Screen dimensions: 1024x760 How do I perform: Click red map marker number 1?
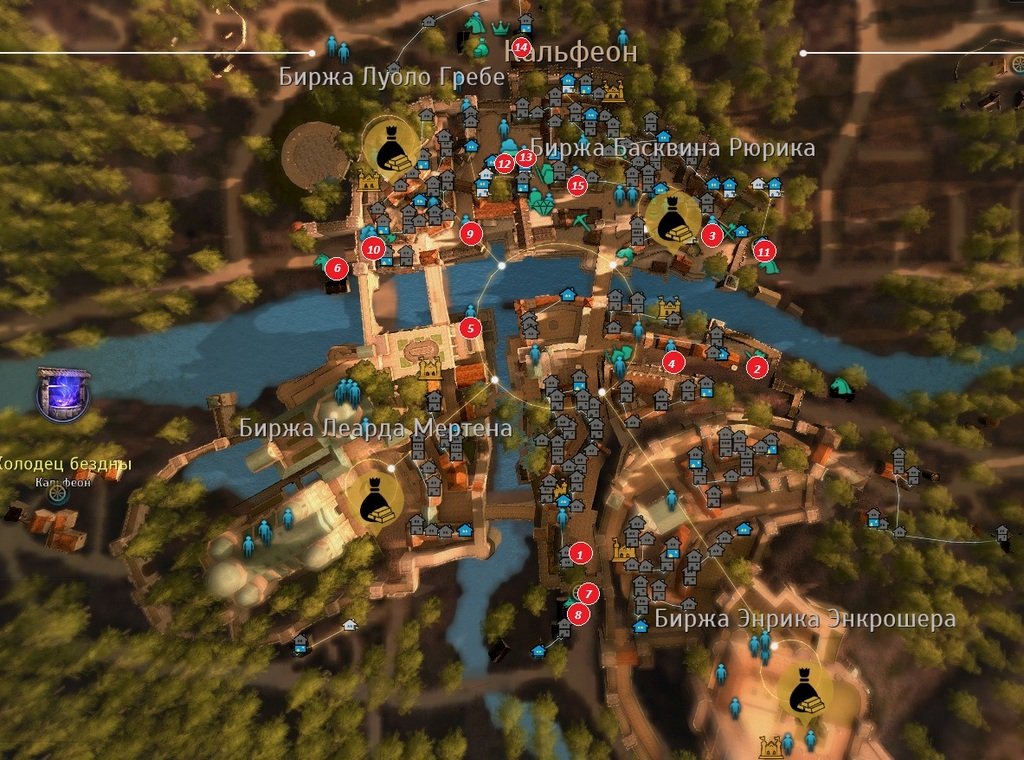click(578, 553)
